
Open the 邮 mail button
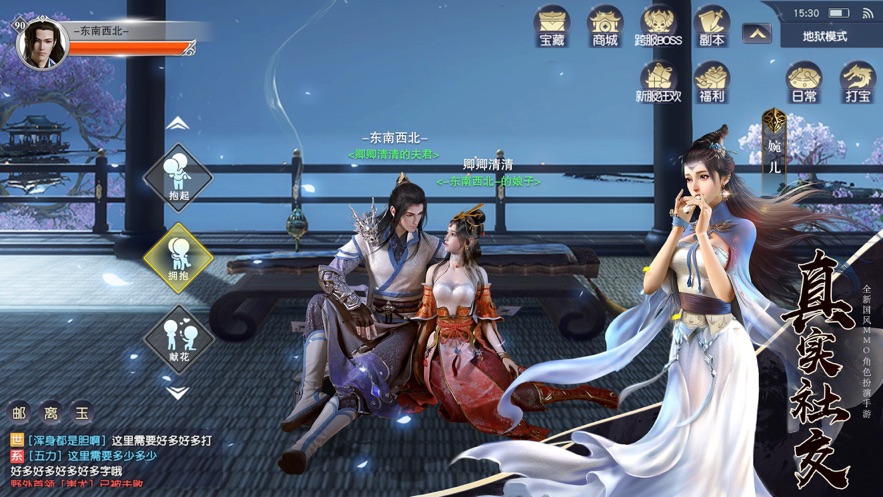tap(20, 412)
